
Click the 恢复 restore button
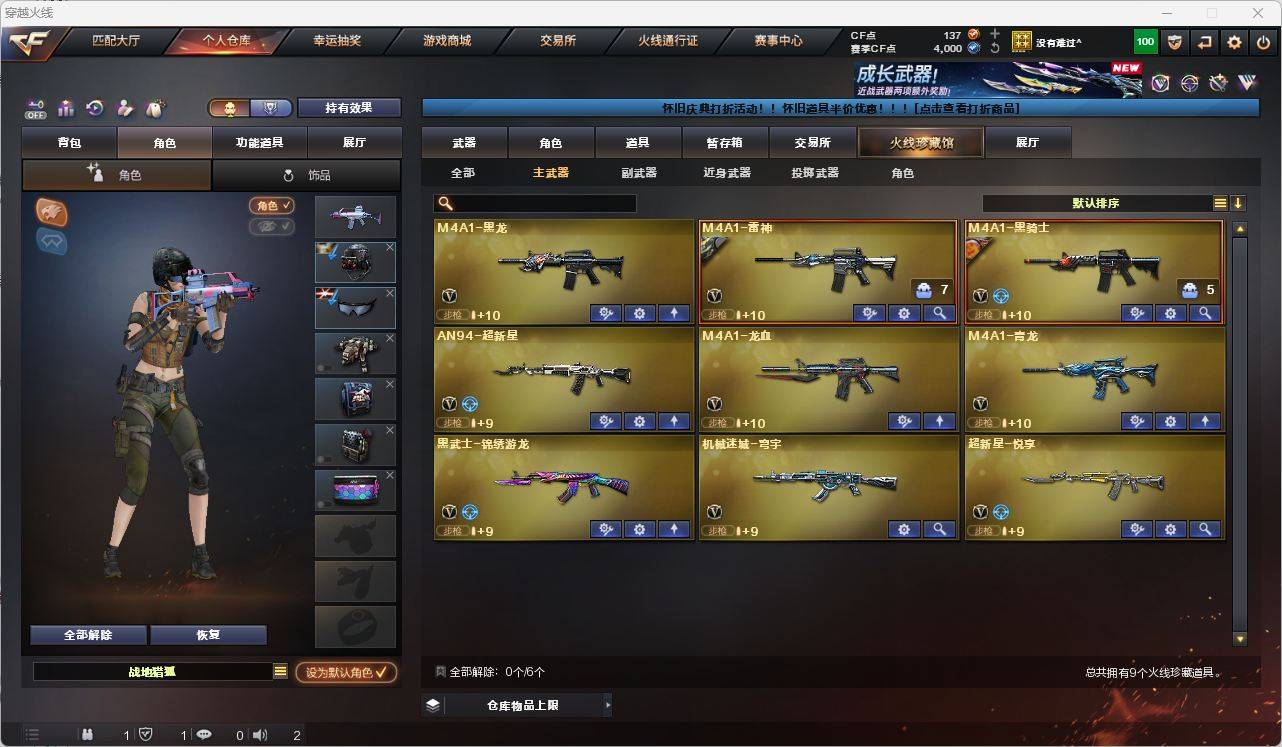click(208, 635)
